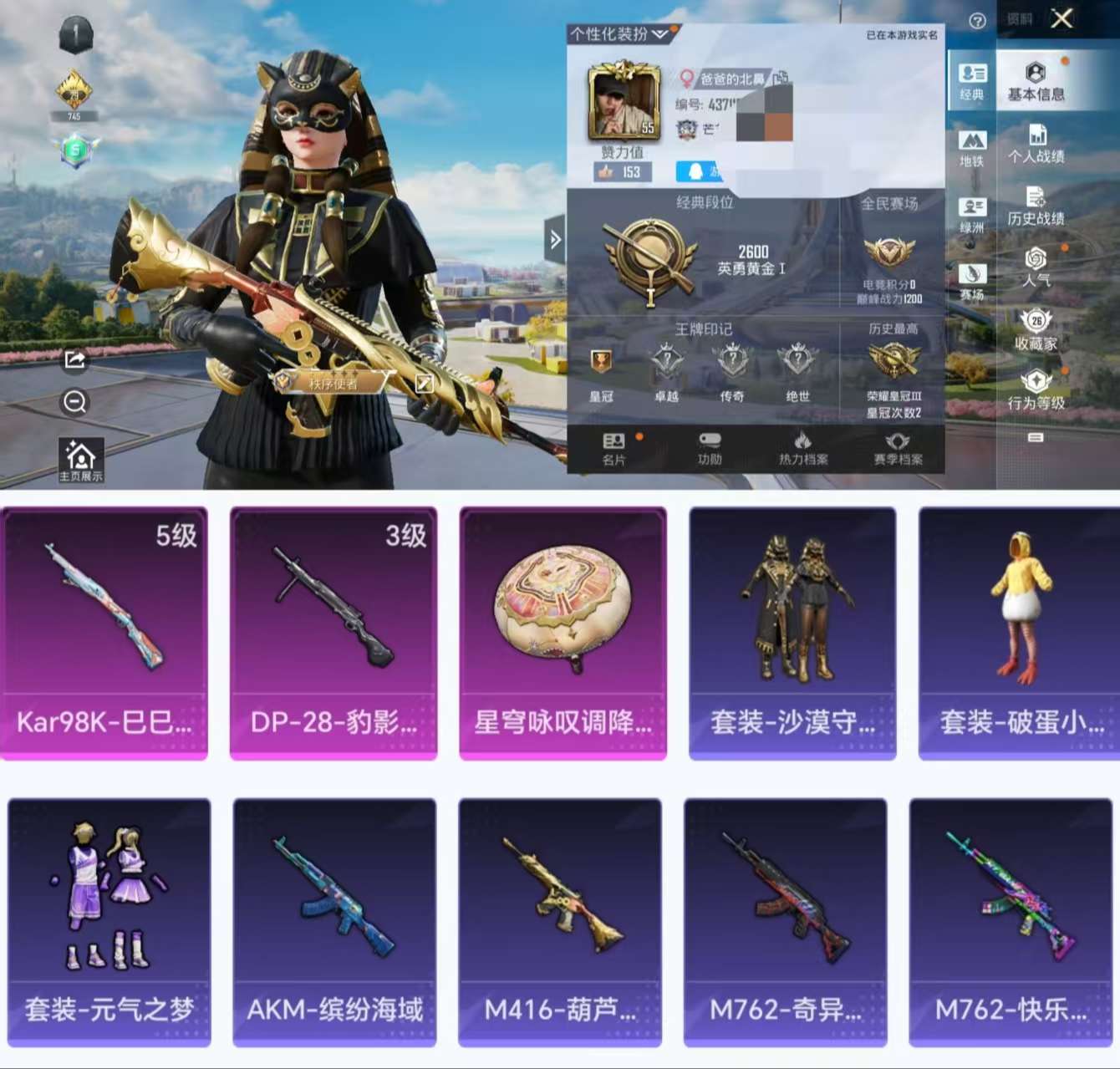Image resolution: width=1120 pixels, height=1069 pixels.
Task: Open the 历史战绩 history stats icon
Action: (x=1038, y=205)
